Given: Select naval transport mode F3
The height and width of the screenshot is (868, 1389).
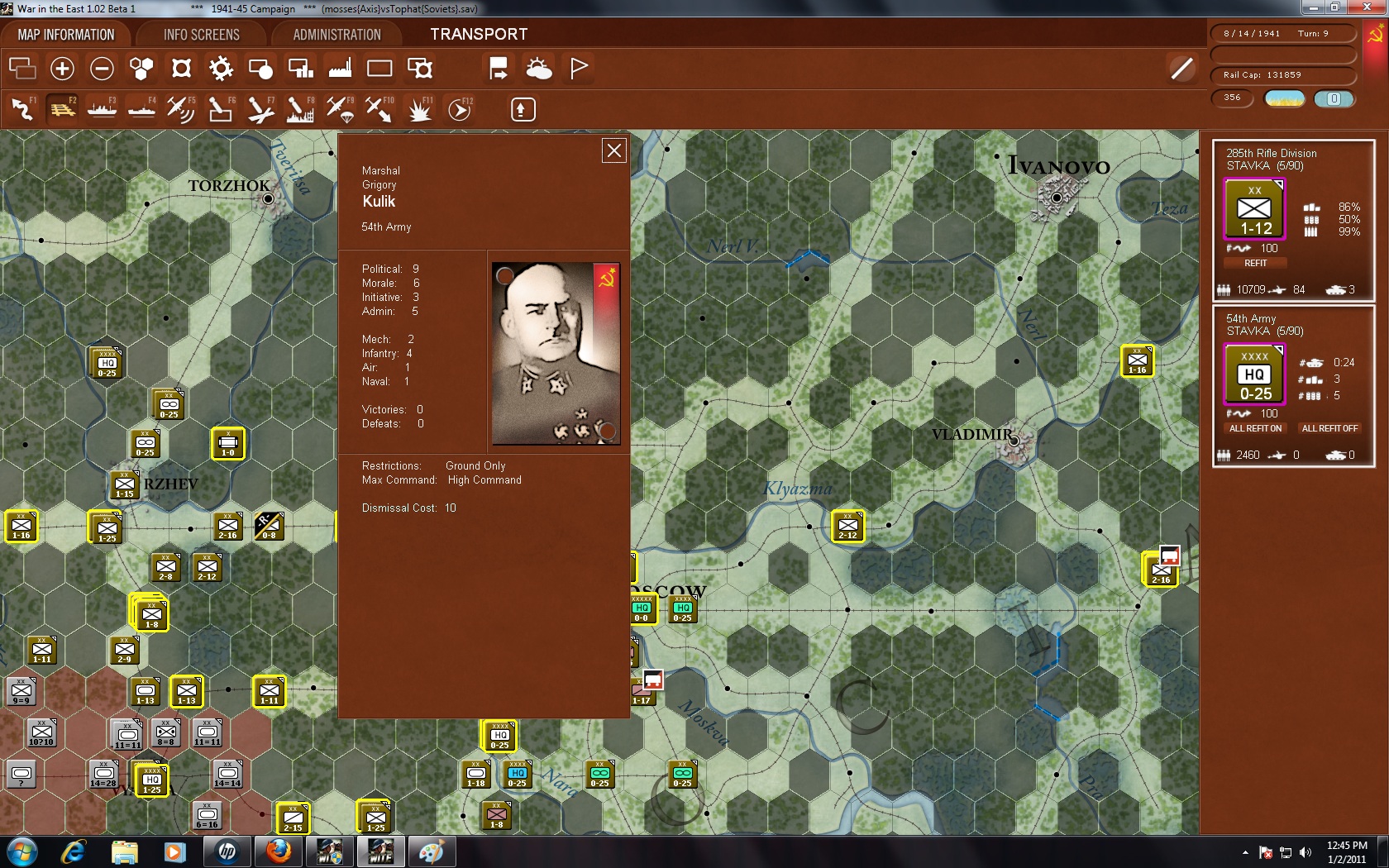Looking at the screenshot, I should (102, 109).
